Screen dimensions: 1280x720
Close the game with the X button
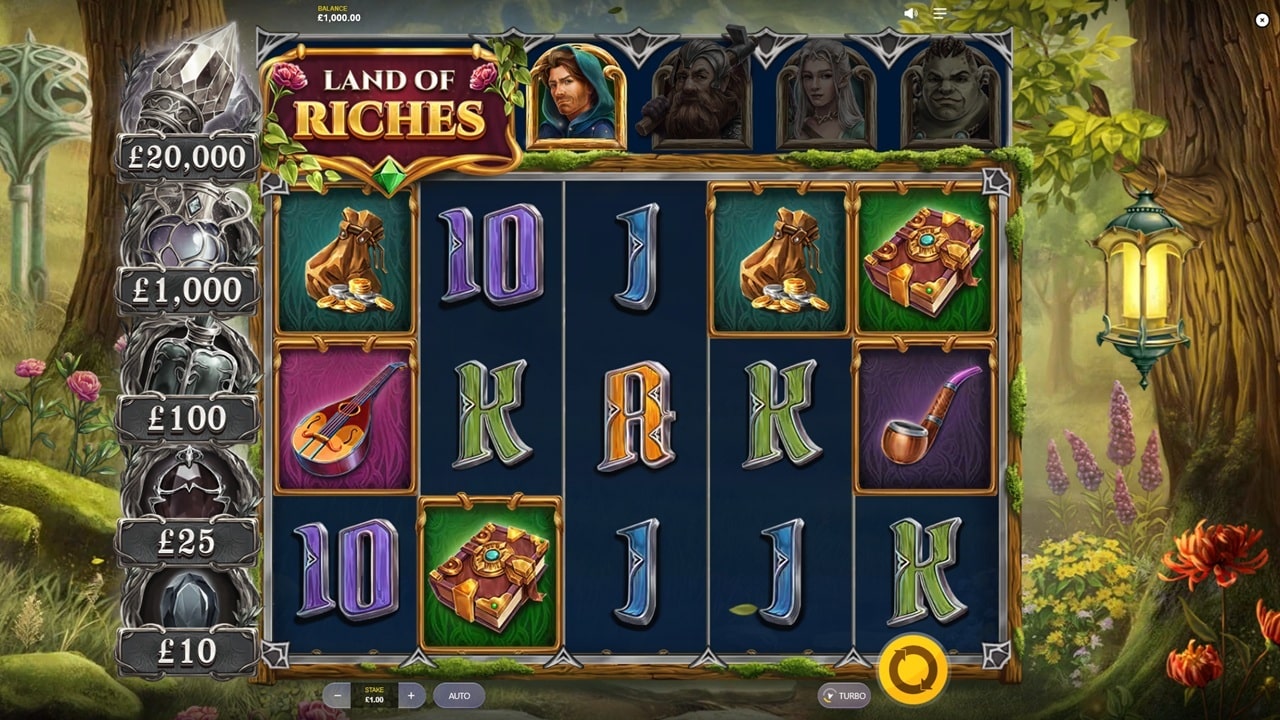1262,20
